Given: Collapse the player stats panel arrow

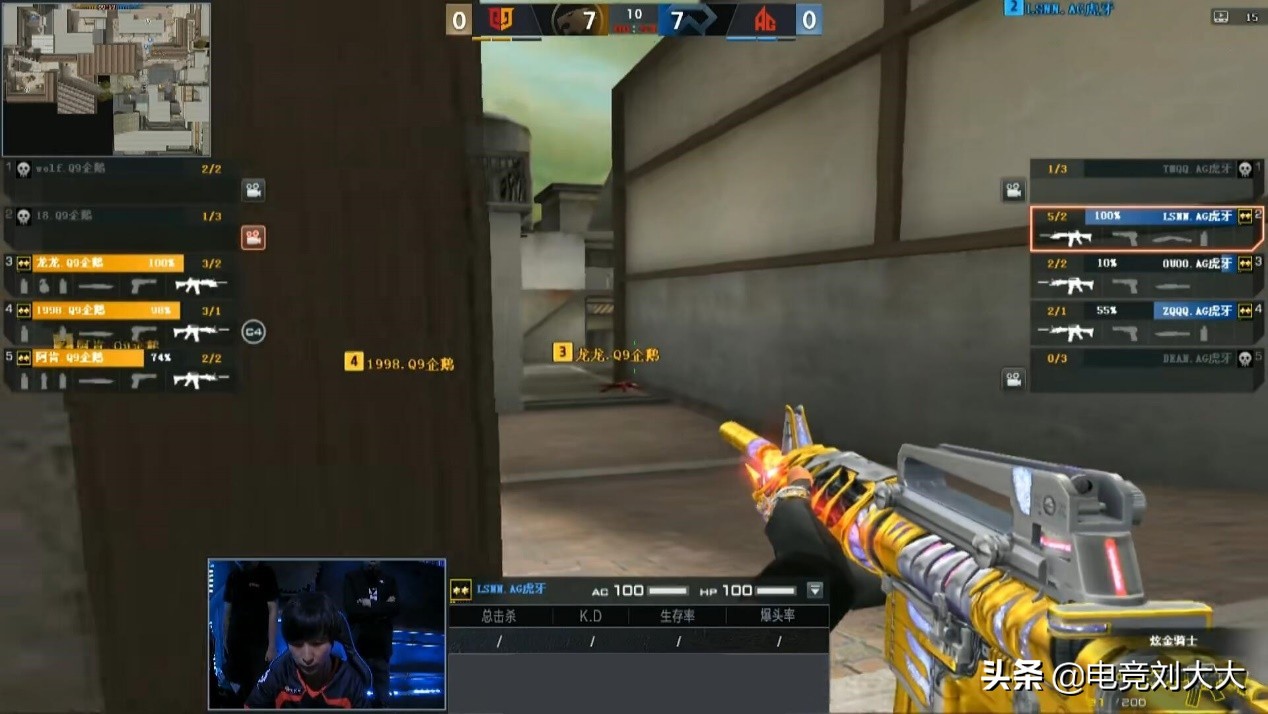Looking at the screenshot, I should (815, 590).
